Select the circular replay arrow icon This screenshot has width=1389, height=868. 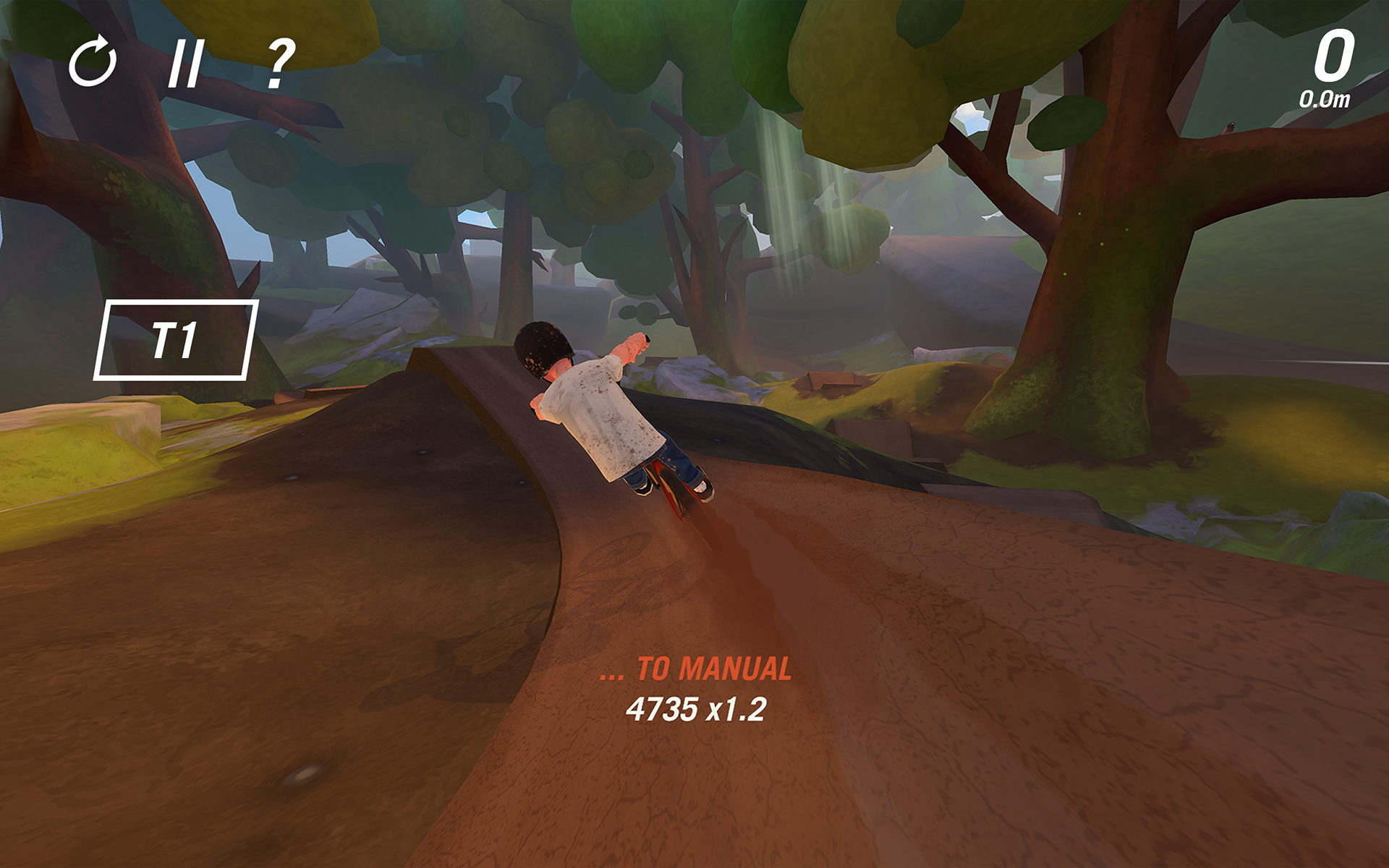(93, 64)
